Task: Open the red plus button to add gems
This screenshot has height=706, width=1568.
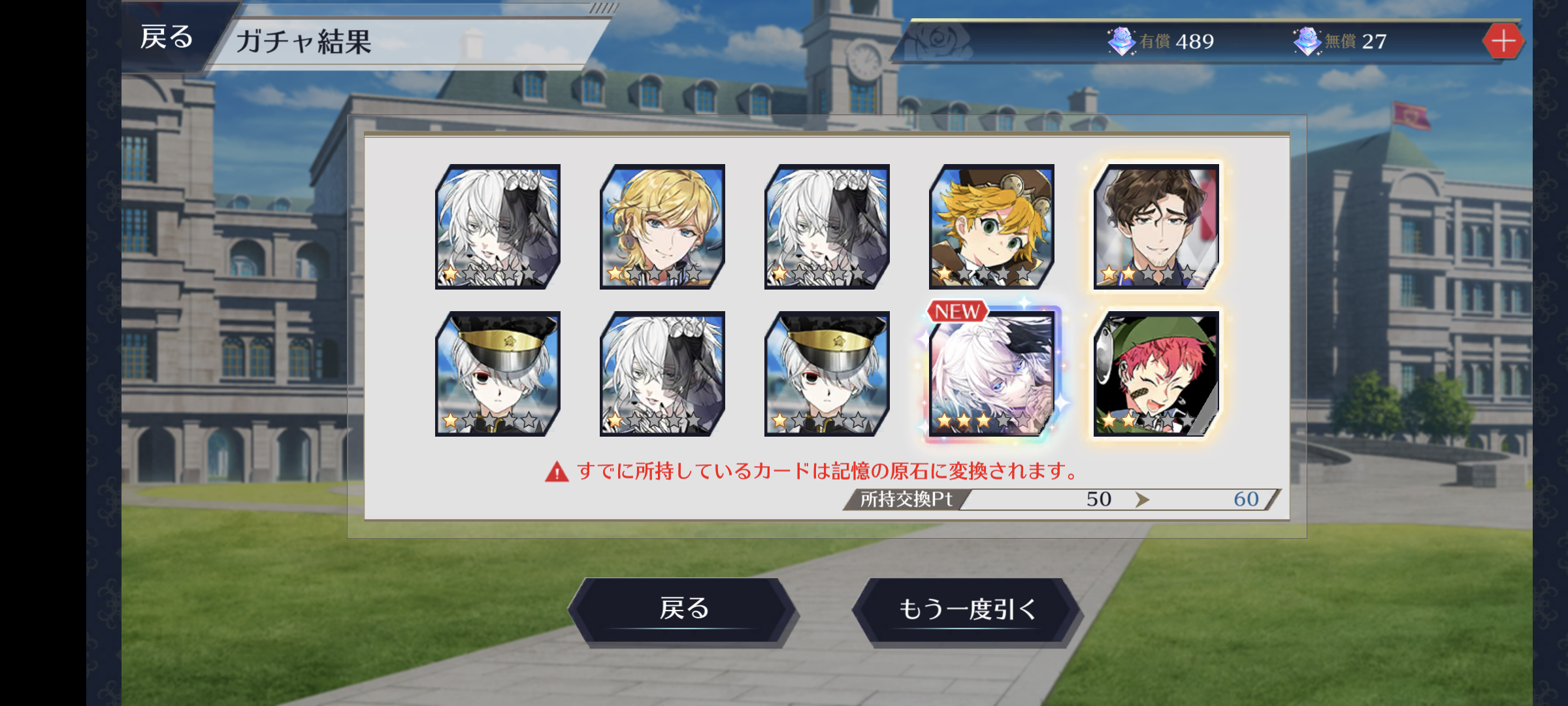Action: click(1503, 41)
